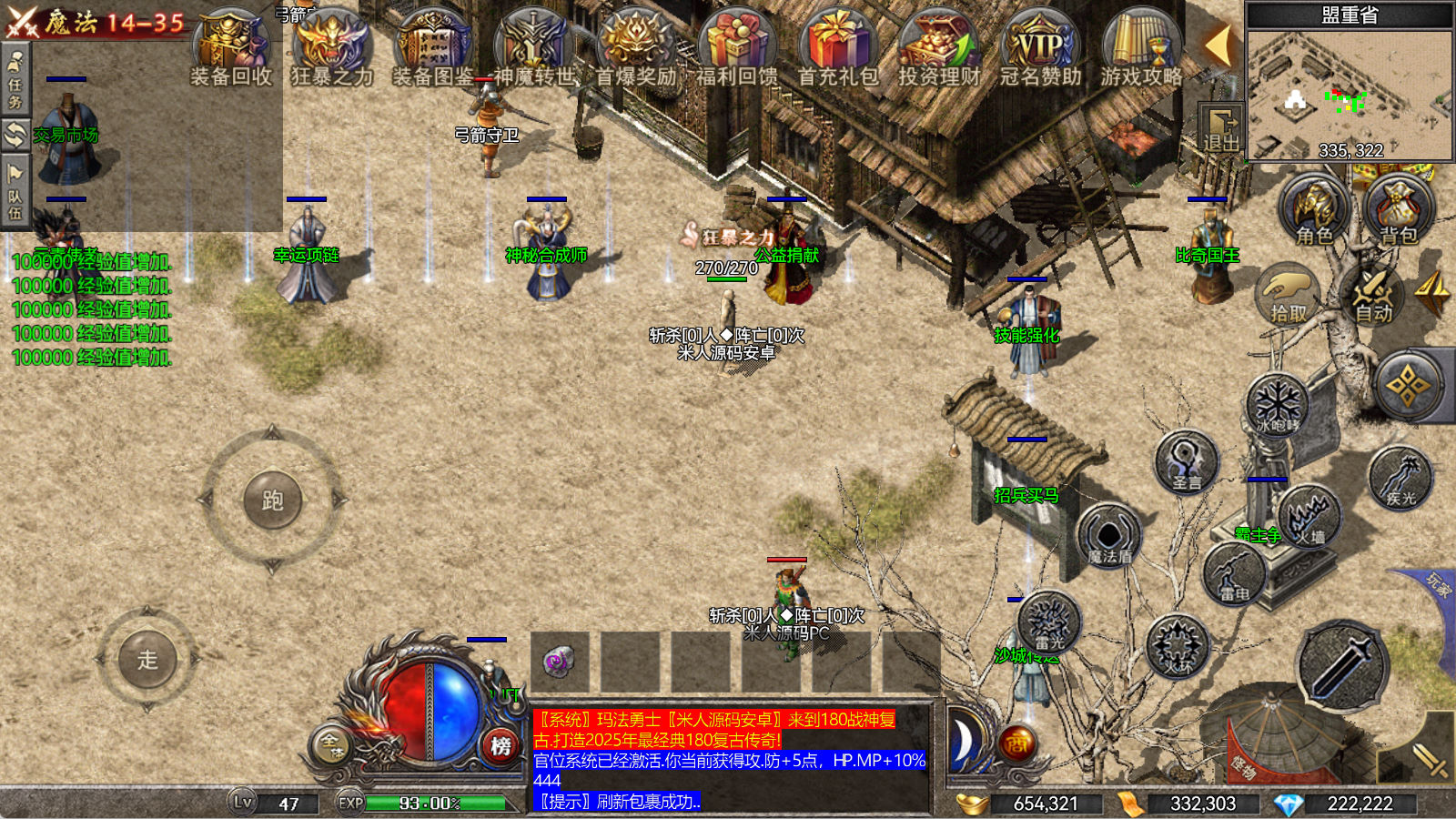Open the 任务 quest tab

[15, 80]
